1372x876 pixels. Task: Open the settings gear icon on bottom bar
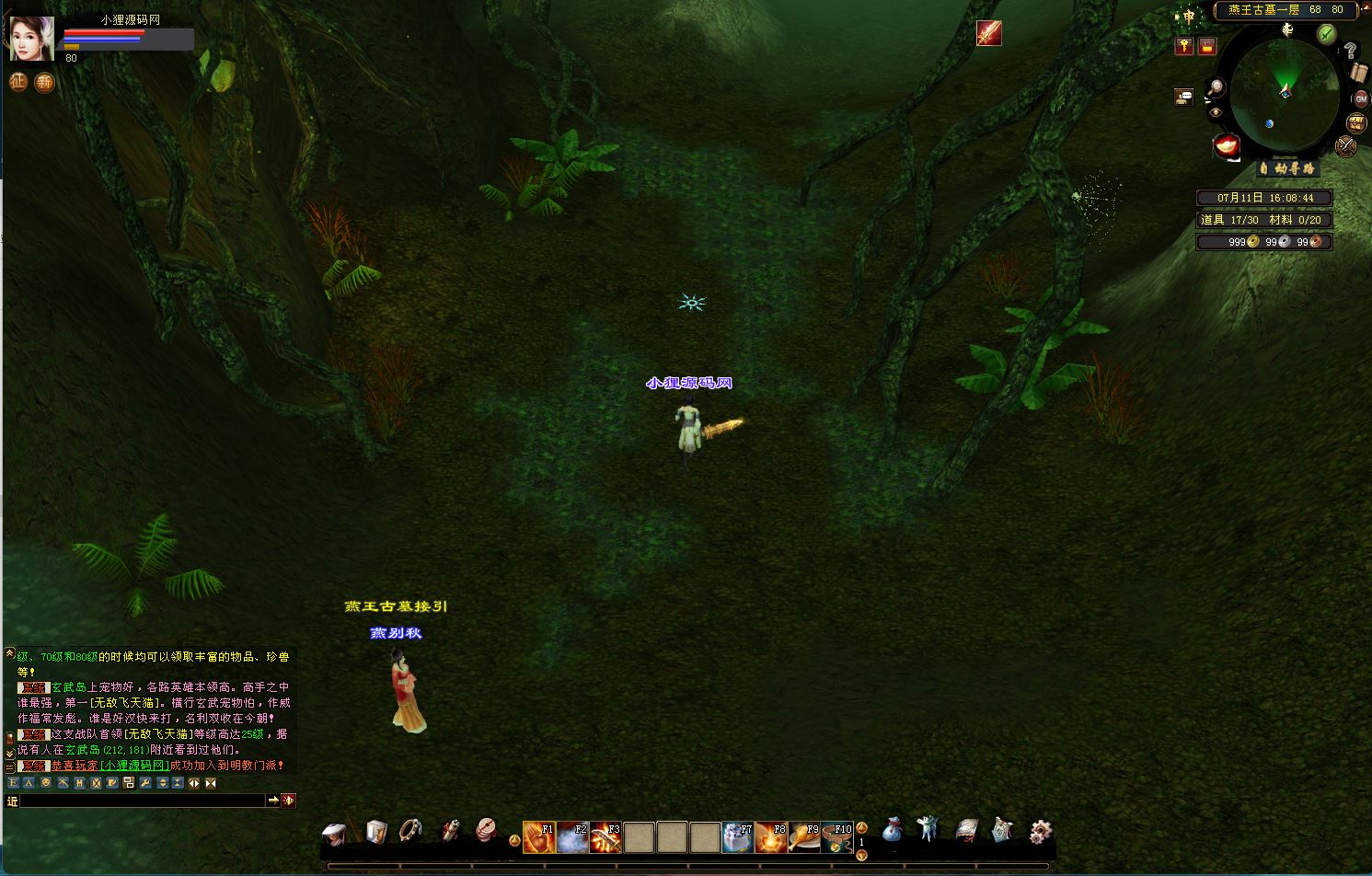(x=1040, y=832)
